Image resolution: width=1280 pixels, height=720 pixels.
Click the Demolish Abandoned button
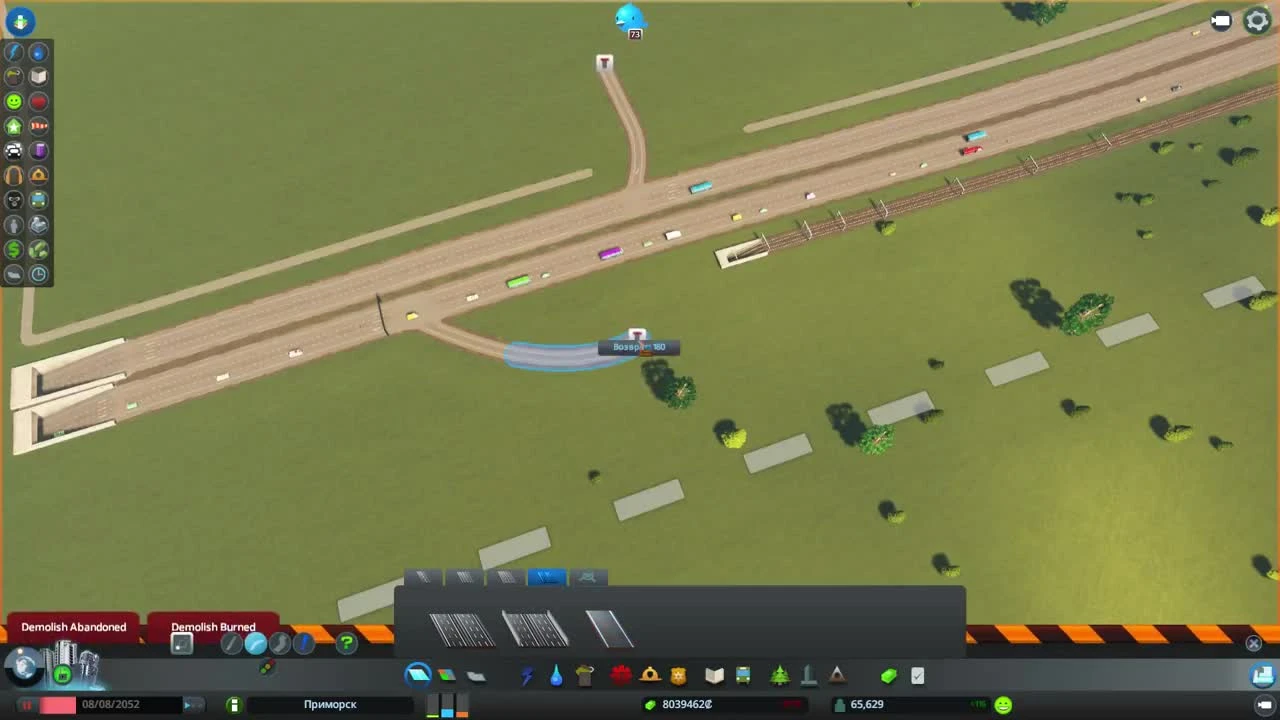pos(72,627)
